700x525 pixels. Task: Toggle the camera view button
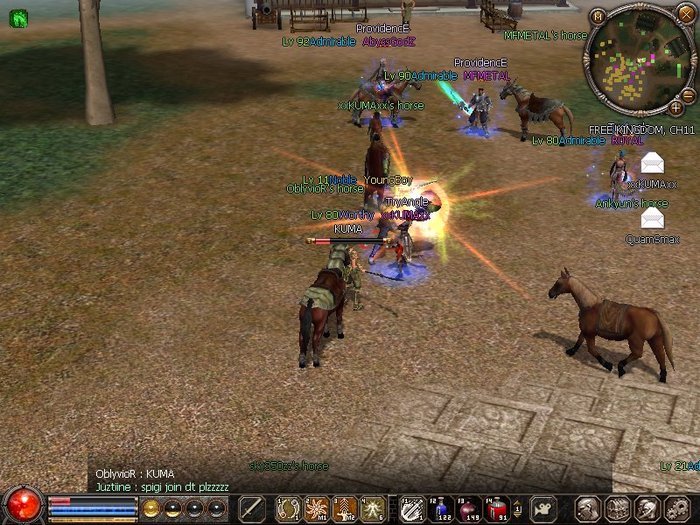pos(542,507)
